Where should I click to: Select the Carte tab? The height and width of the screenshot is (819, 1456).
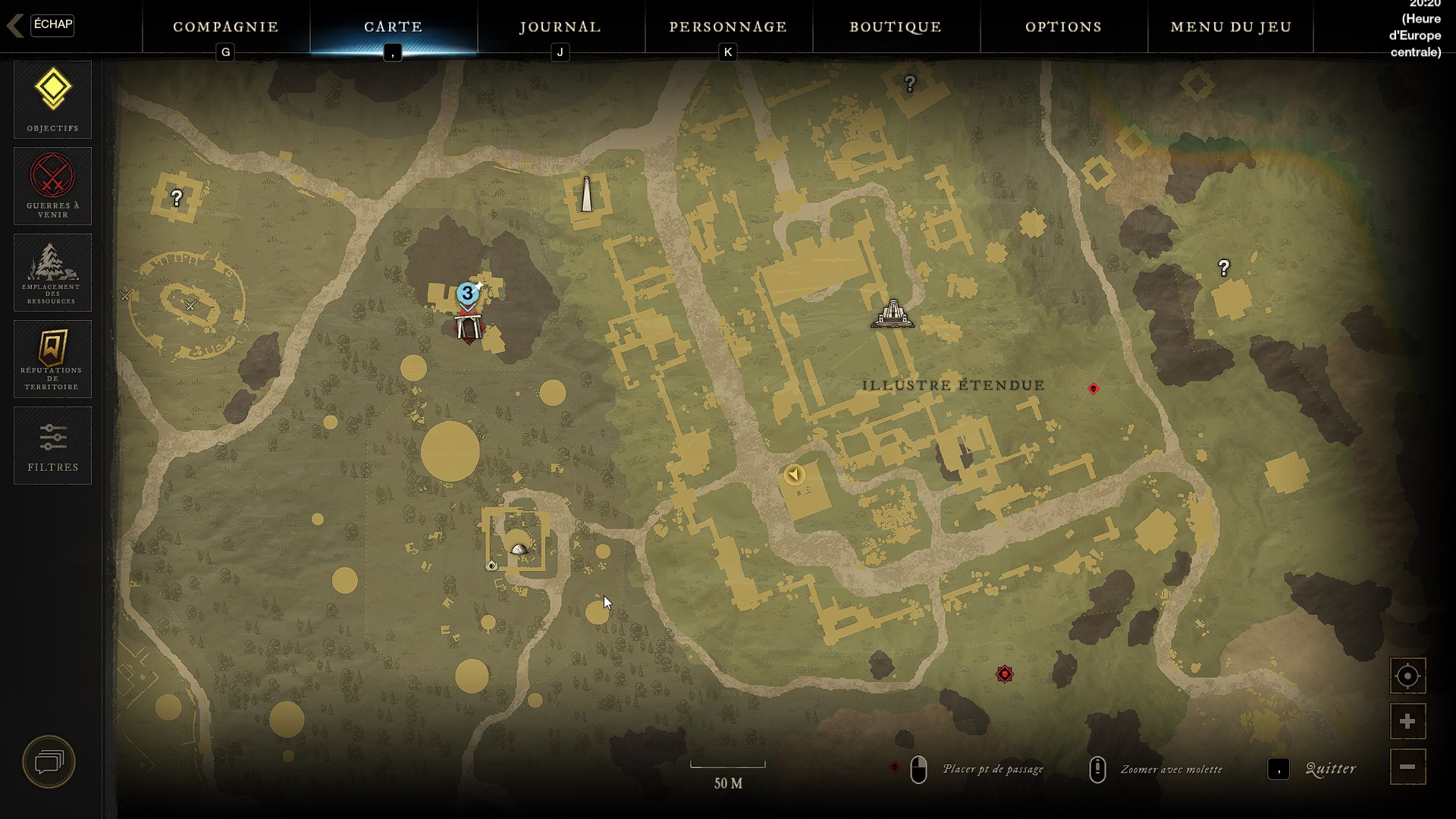tap(394, 27)
